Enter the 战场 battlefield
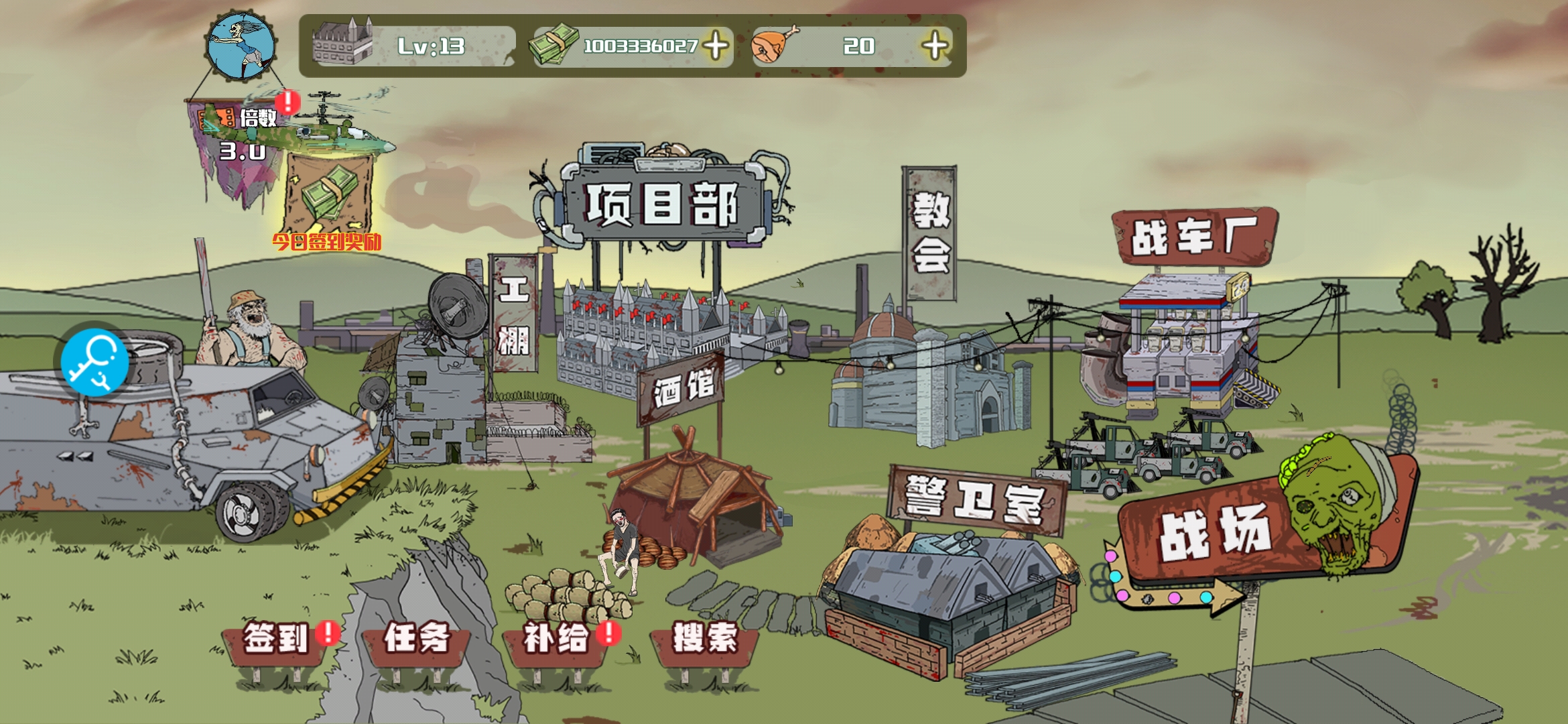This screenshot has height=724, width=1568. coord(1214,533)
